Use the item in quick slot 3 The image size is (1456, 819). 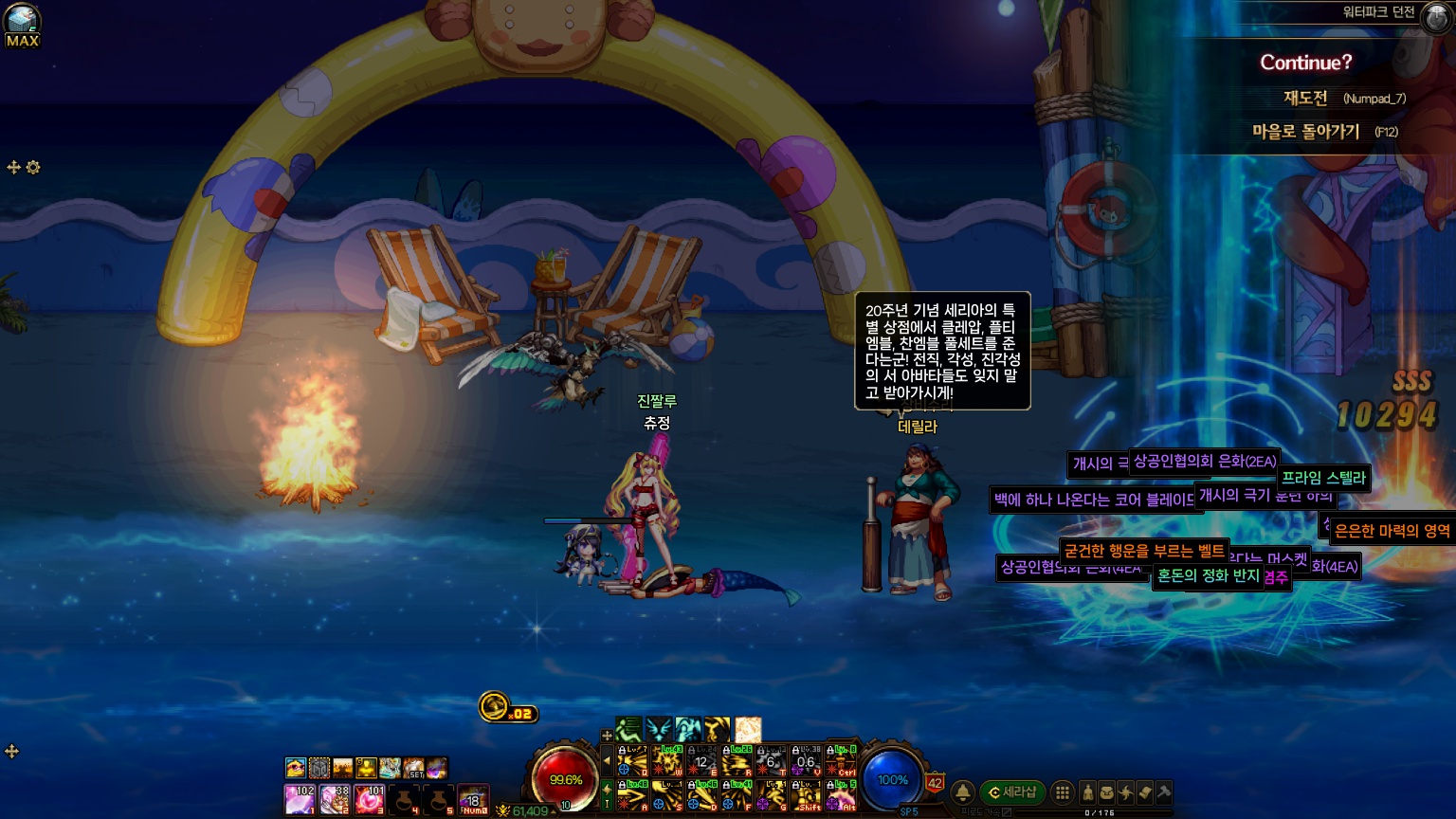[x=369, y=799]
